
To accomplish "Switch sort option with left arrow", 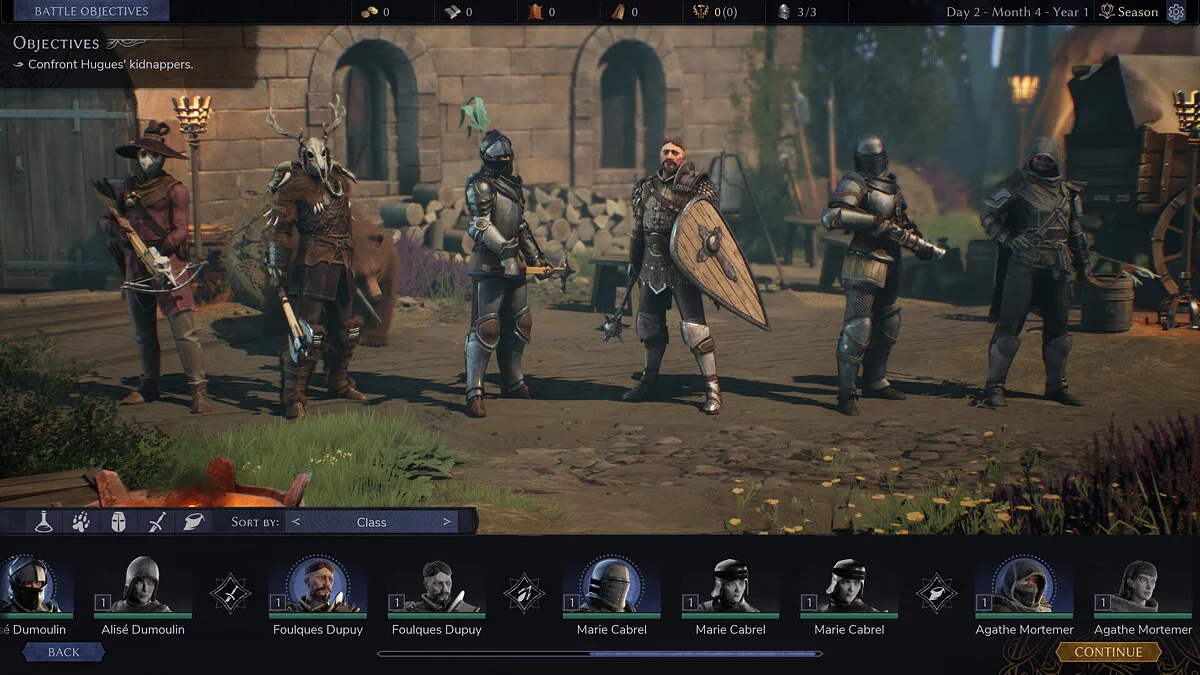I will [x=296, y=522].
